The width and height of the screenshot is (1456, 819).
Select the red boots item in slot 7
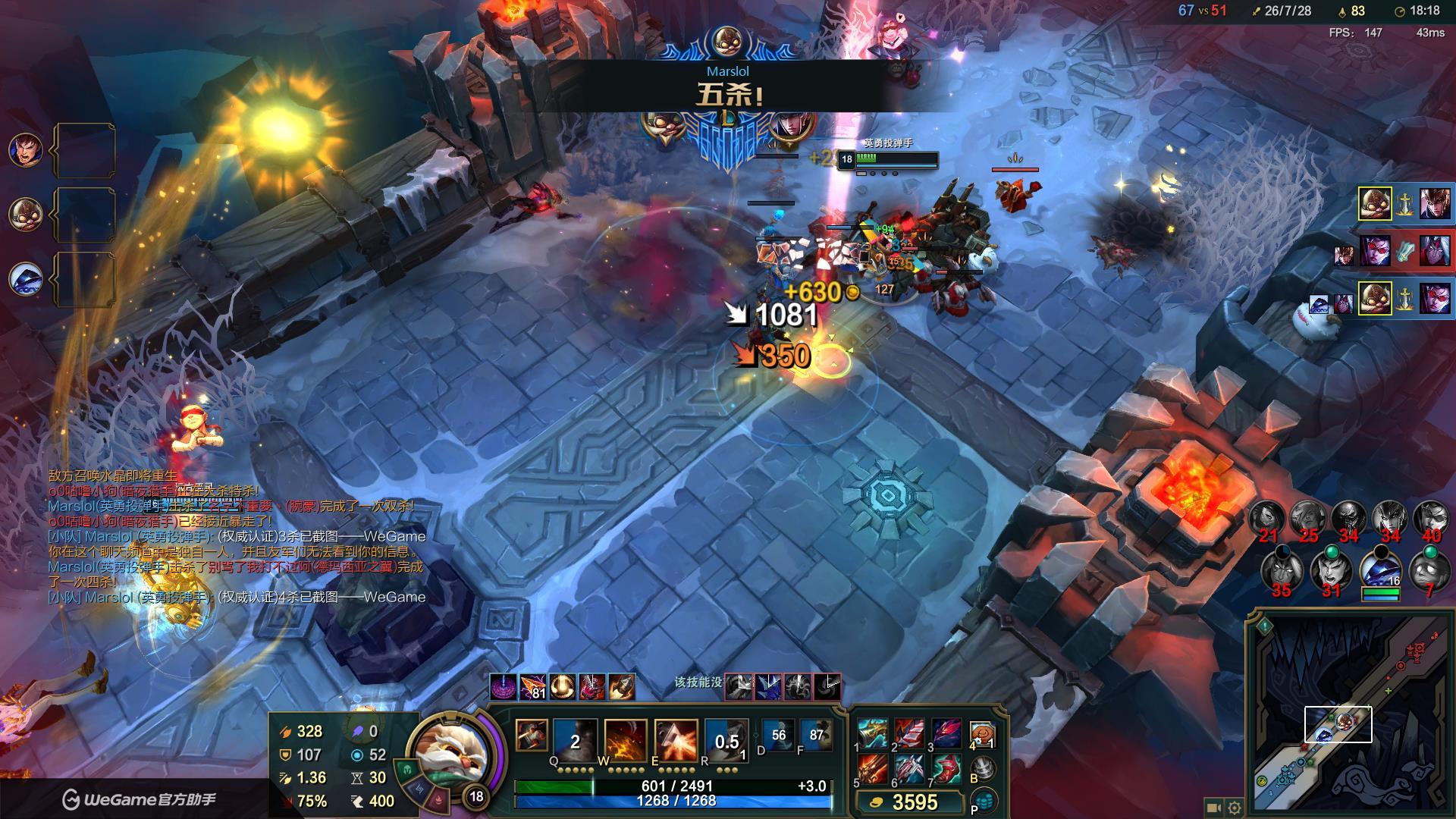(x=946, y=769)
